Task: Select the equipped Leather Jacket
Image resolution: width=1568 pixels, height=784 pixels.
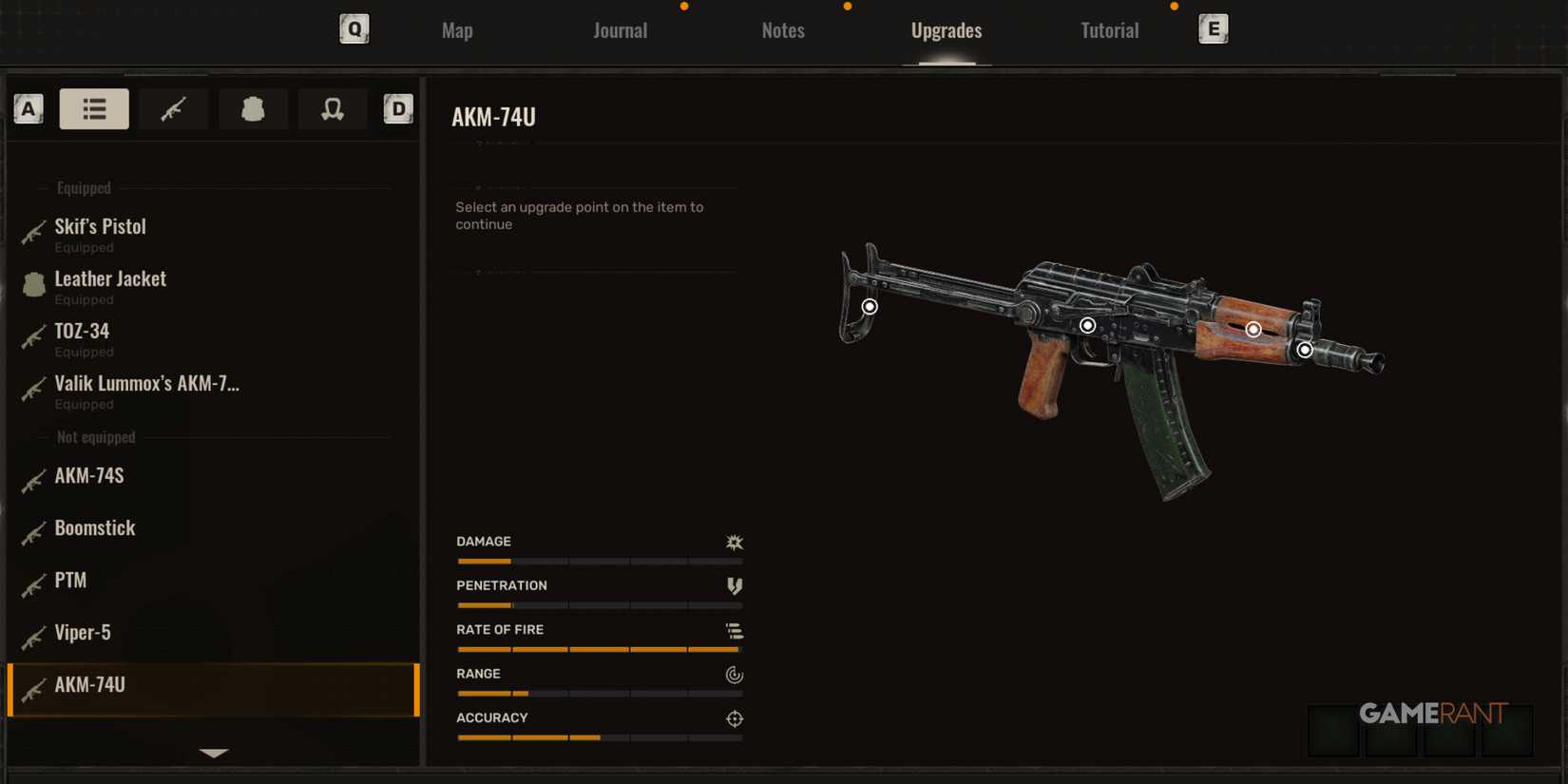Action: pyautogui.click(x=110, y=278)
